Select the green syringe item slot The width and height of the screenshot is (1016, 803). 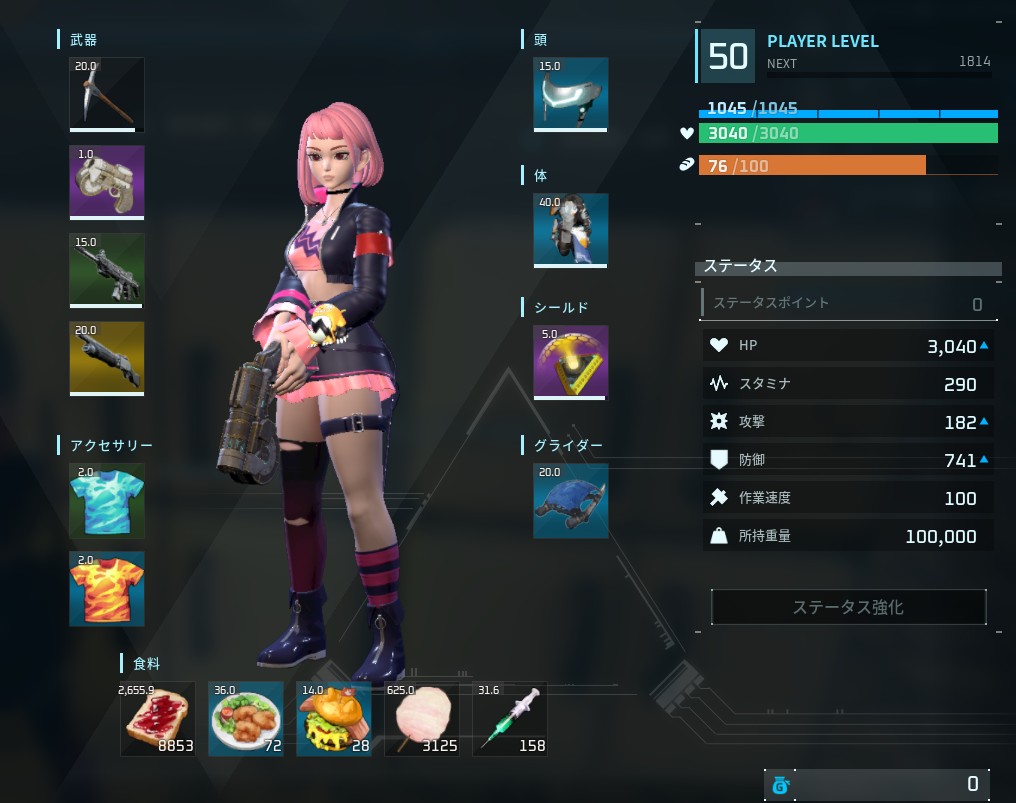point(509,719)
